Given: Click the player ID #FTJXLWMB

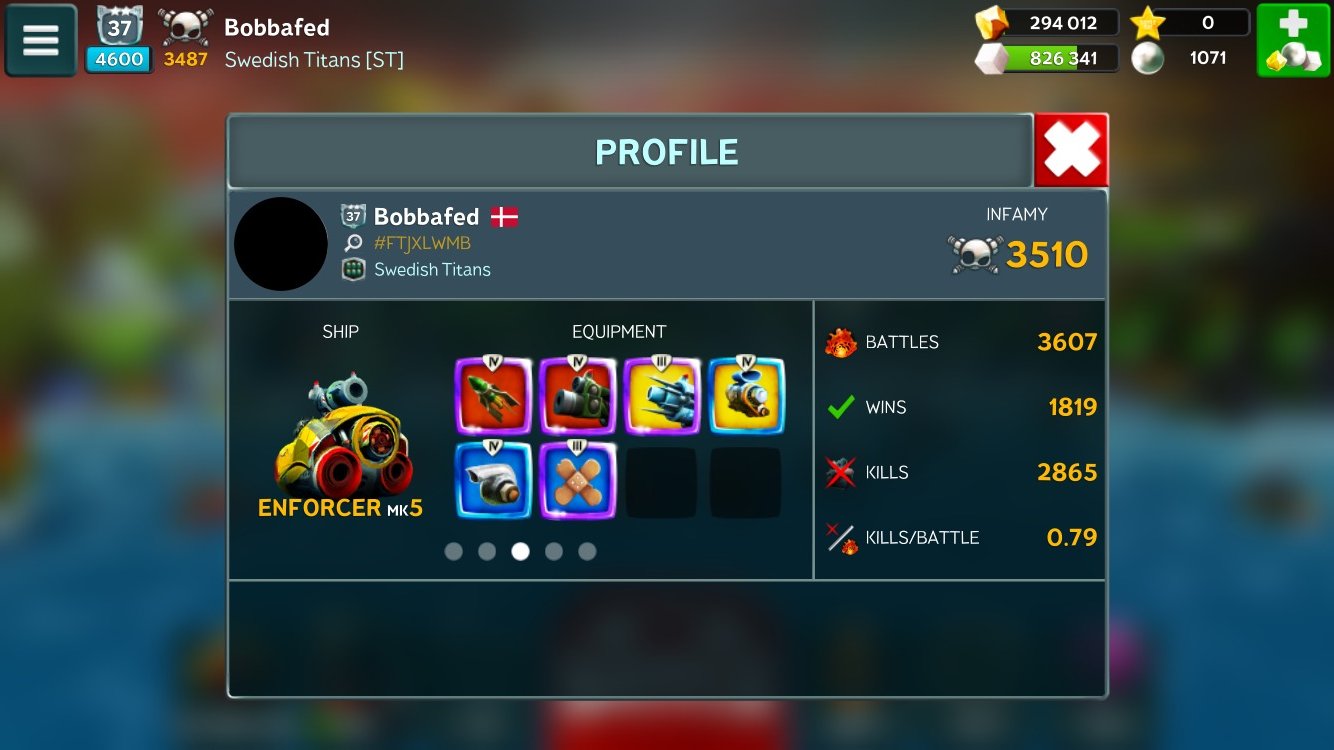Looking at the screenshot, I should [422, 243].
